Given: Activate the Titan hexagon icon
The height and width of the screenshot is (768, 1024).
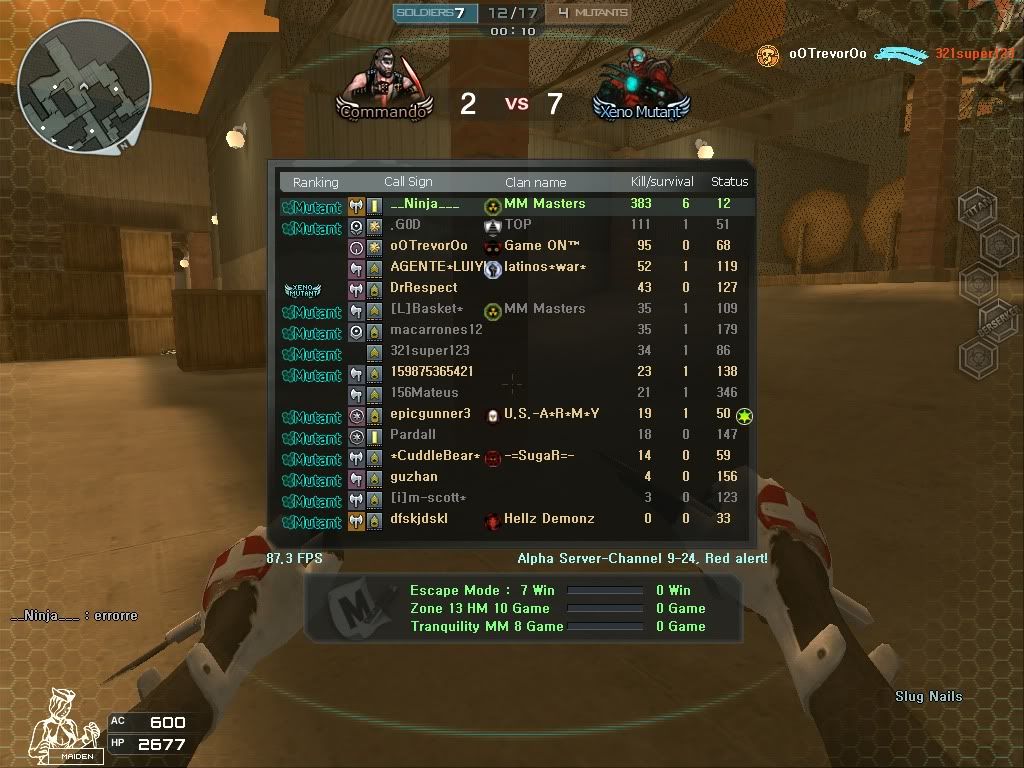Looking at the screenshot, I should (977, 208).
